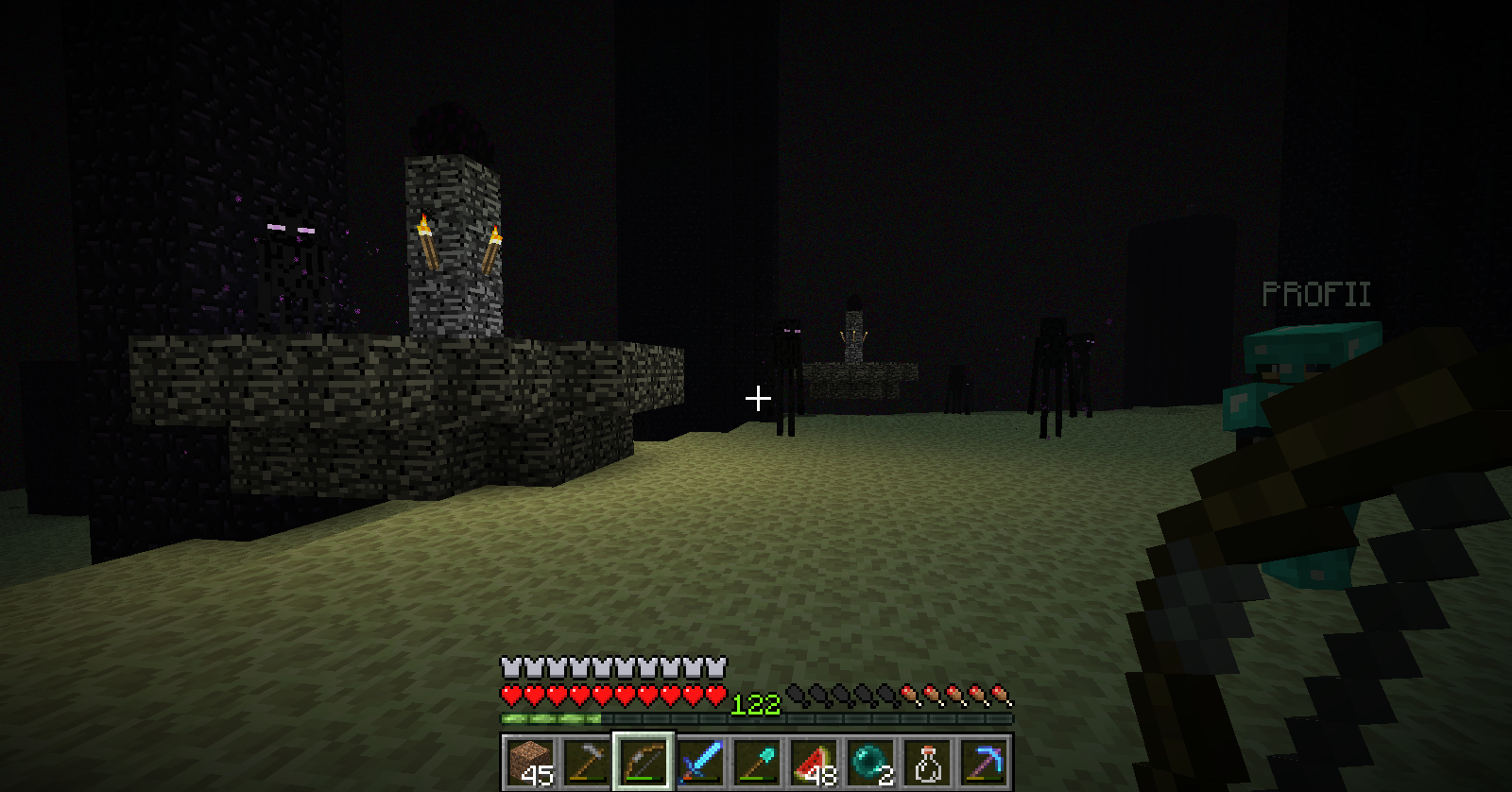Equip the diamond sword from the hotbar
1512x792 pixels.
pos(700,762)
